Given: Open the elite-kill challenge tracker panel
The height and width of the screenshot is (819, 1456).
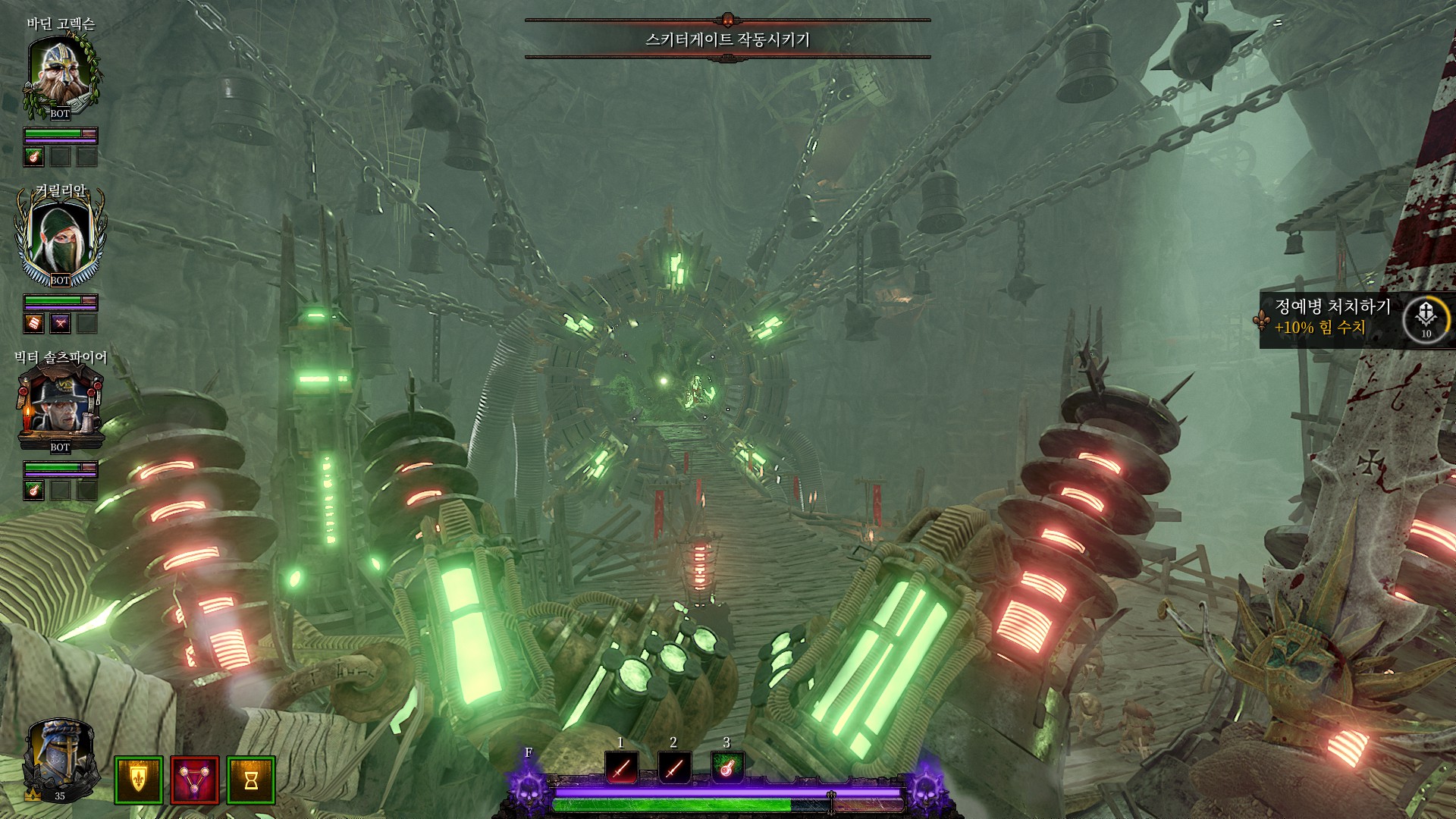Looking at the screenshot, I should tap(1332, 318).
